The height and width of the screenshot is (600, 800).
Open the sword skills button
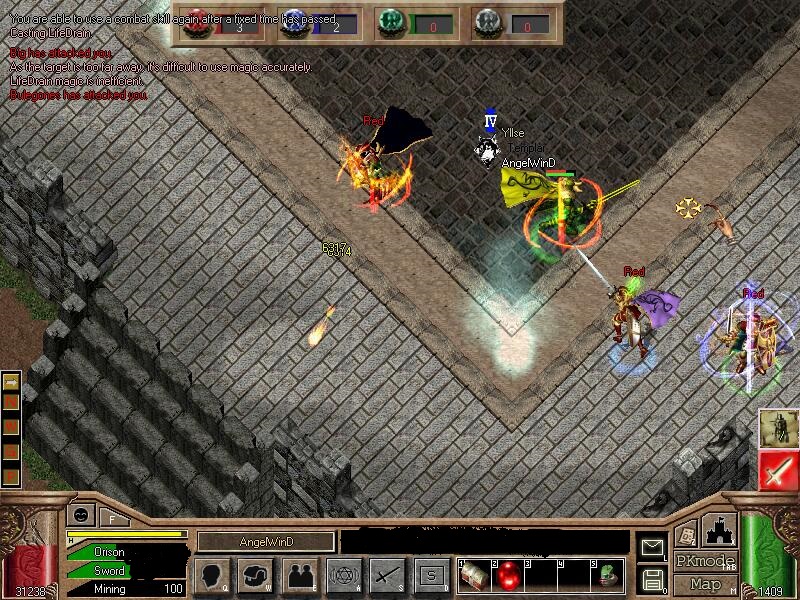pyautogui.click(x=387, y=575)
